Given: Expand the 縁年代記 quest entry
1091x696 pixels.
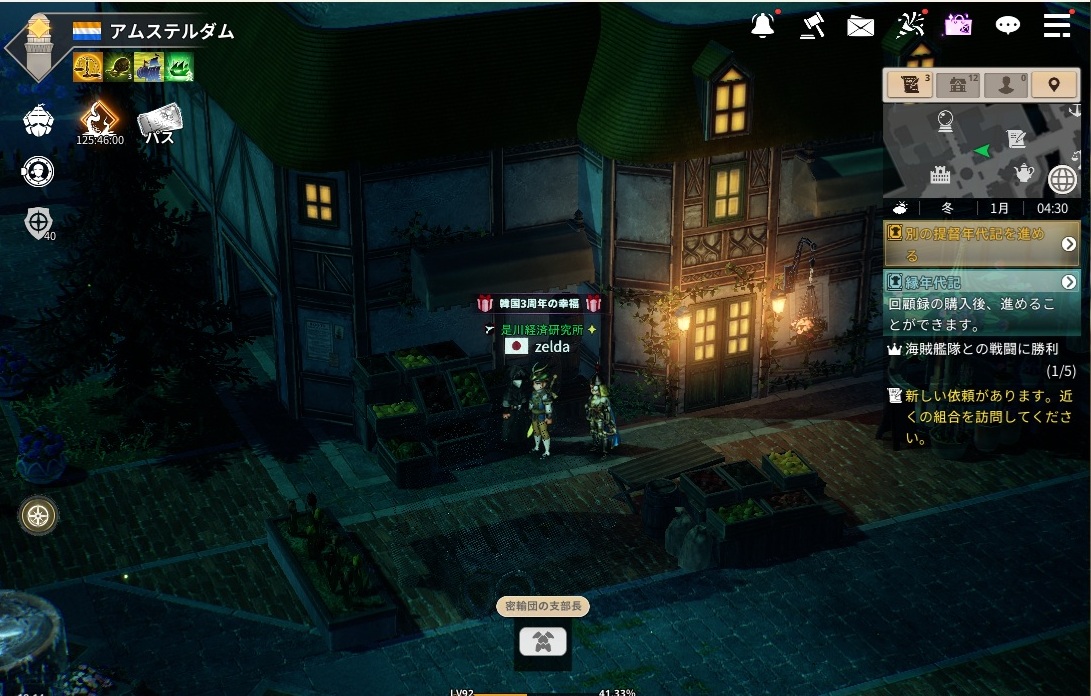Looking at the screenshot, I should click(1068, 282).
